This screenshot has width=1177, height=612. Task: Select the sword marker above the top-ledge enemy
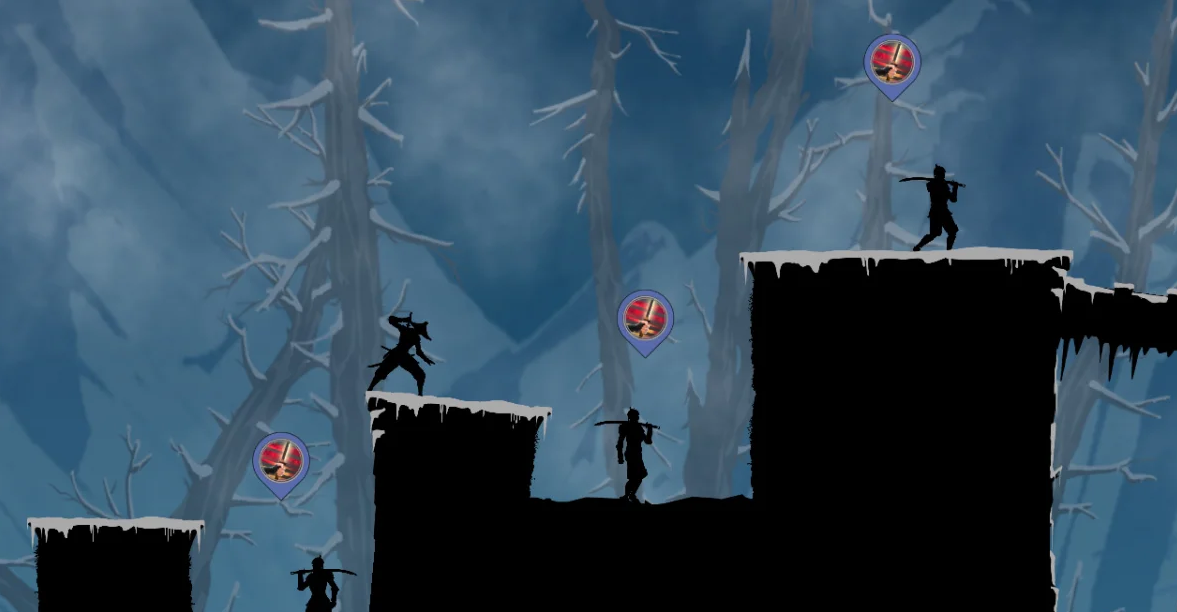(891, 63)
